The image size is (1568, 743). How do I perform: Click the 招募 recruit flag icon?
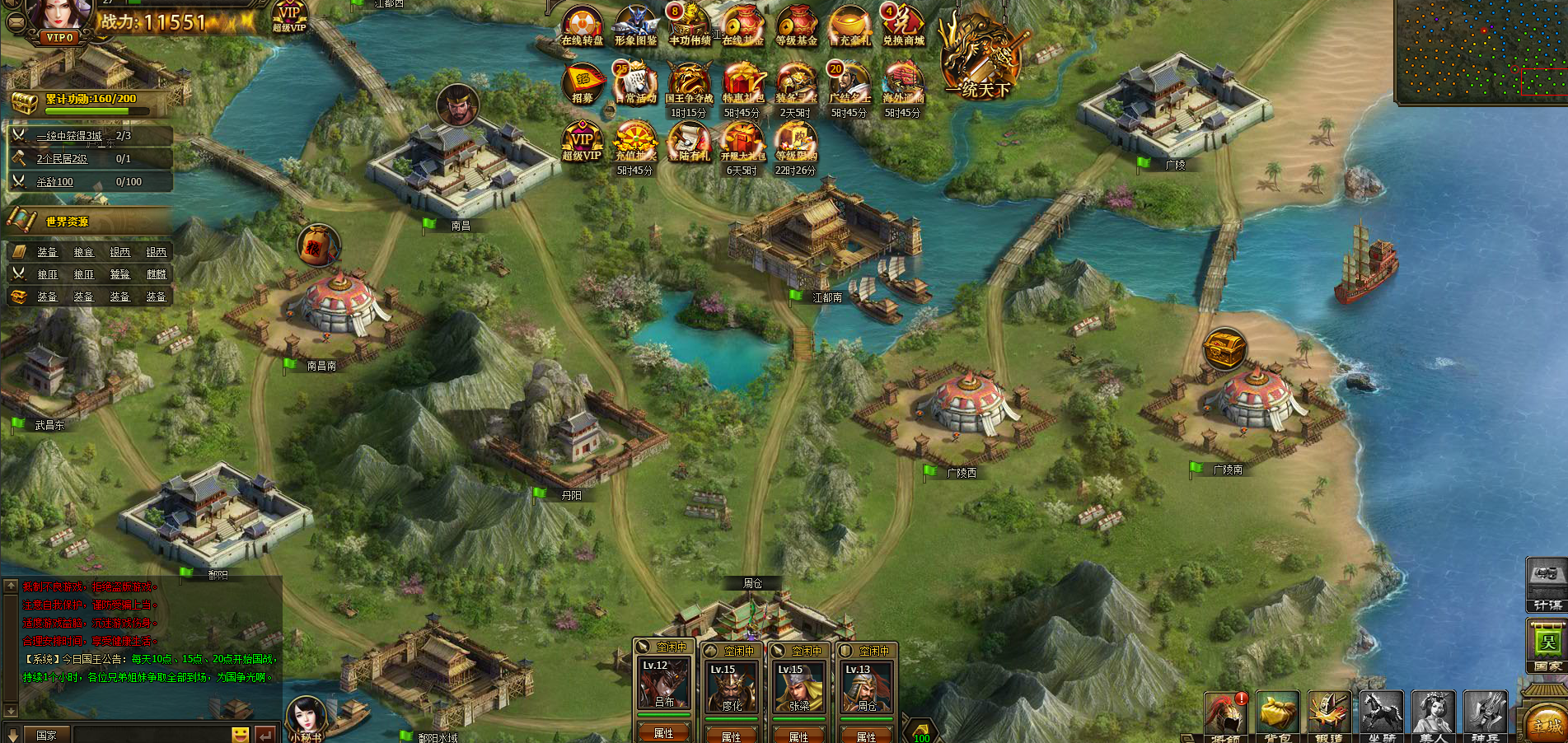583,83
